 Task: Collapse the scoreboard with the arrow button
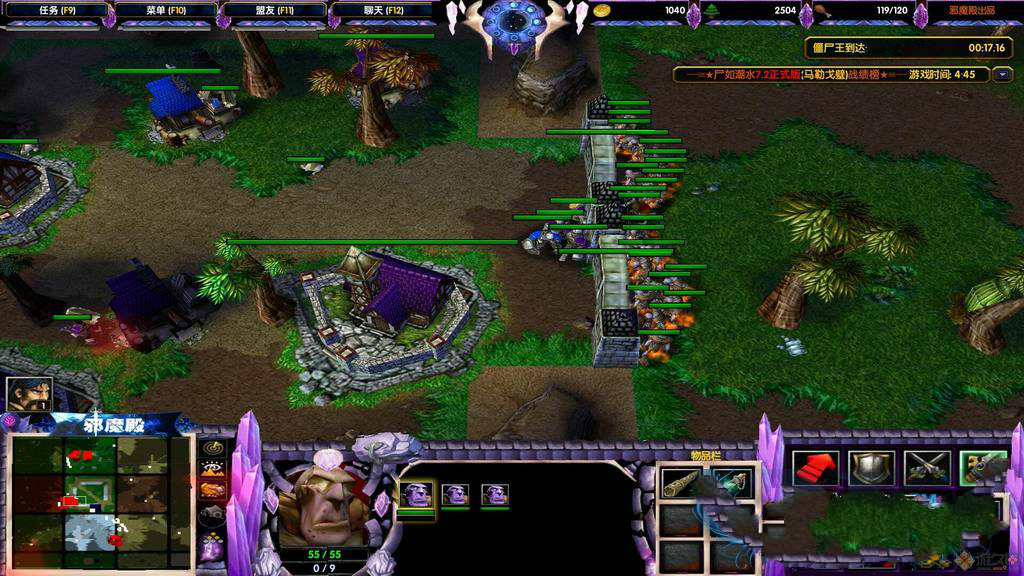point(1003,75)
